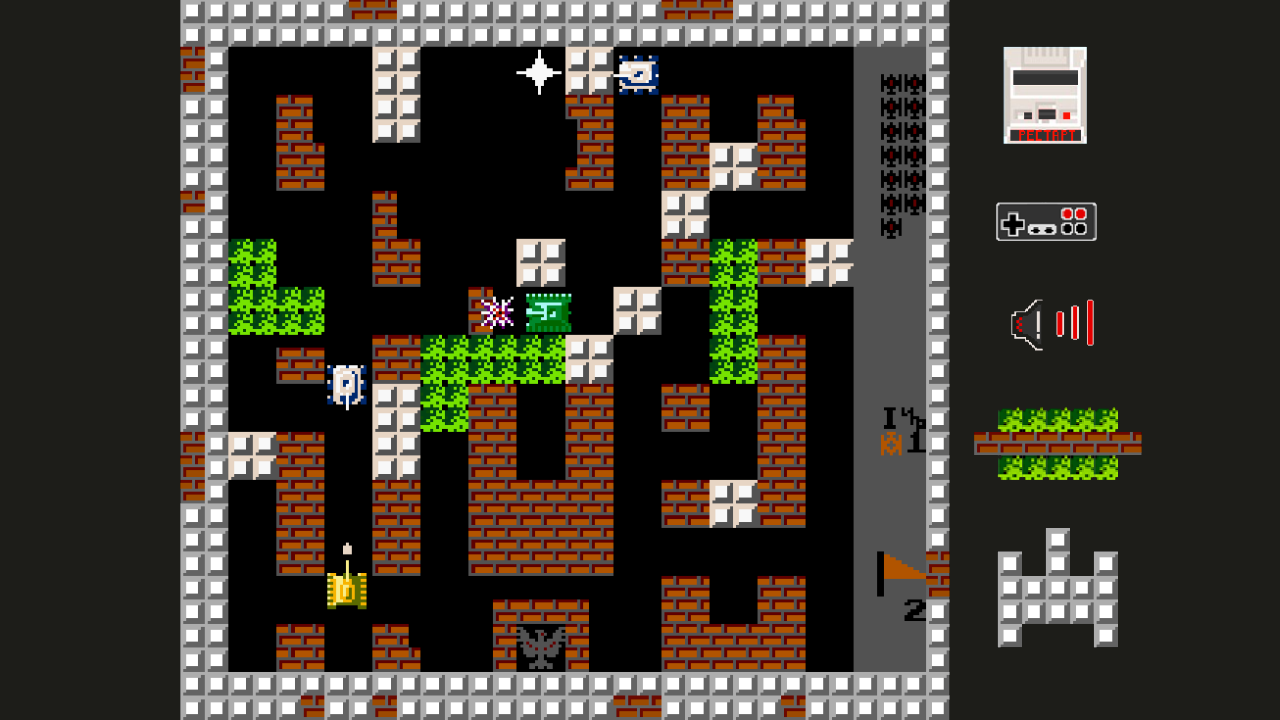
Task: Open the NES controller controls icon
Action: coord(1046,221)
